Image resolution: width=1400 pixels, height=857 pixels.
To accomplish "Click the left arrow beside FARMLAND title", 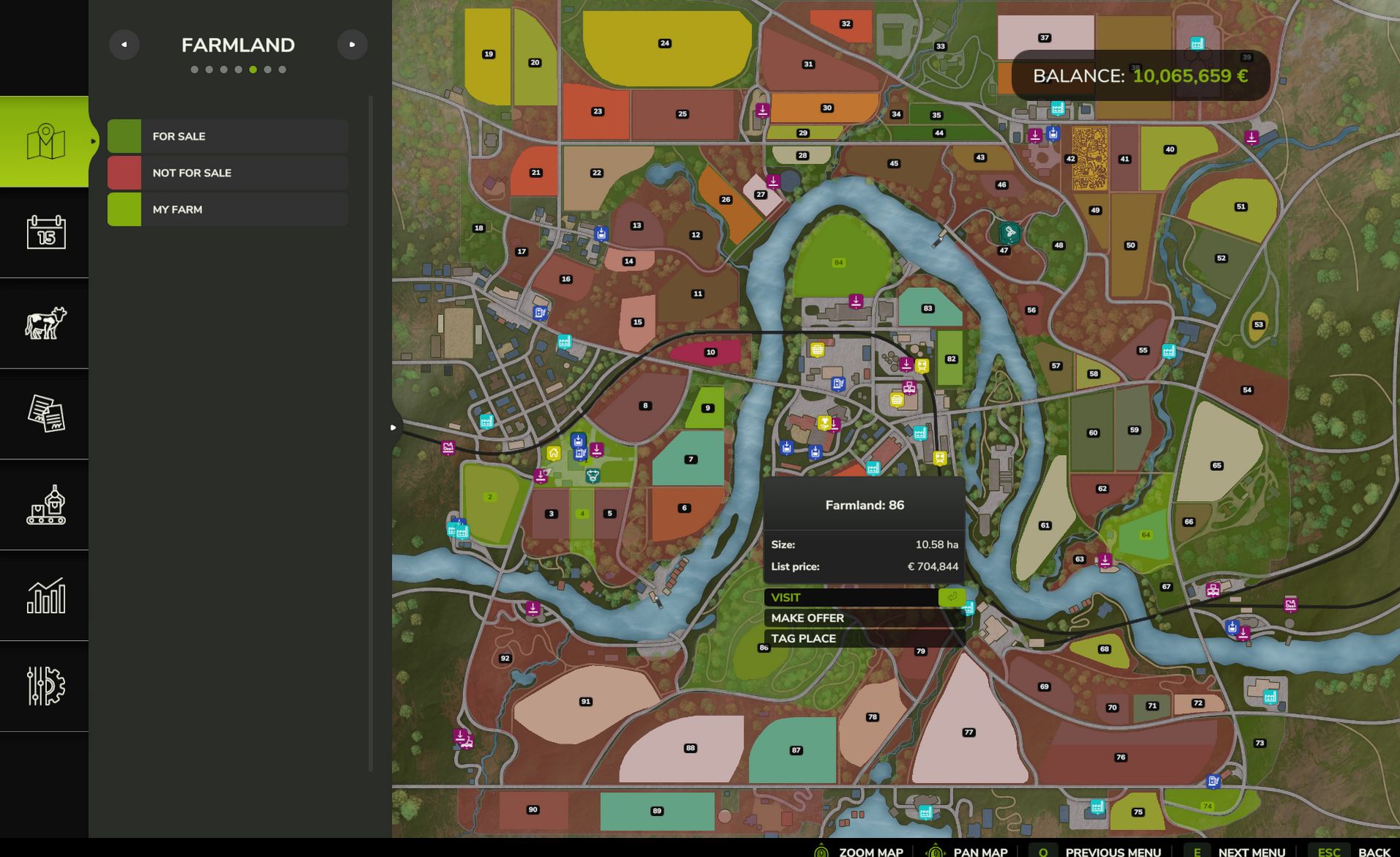I will [x=125, y=44].
